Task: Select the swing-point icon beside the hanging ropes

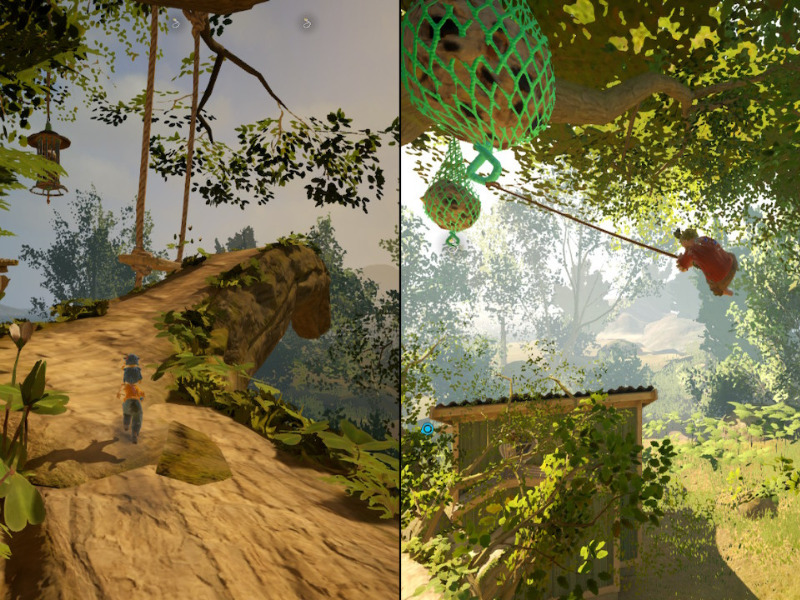Action: 177,22
